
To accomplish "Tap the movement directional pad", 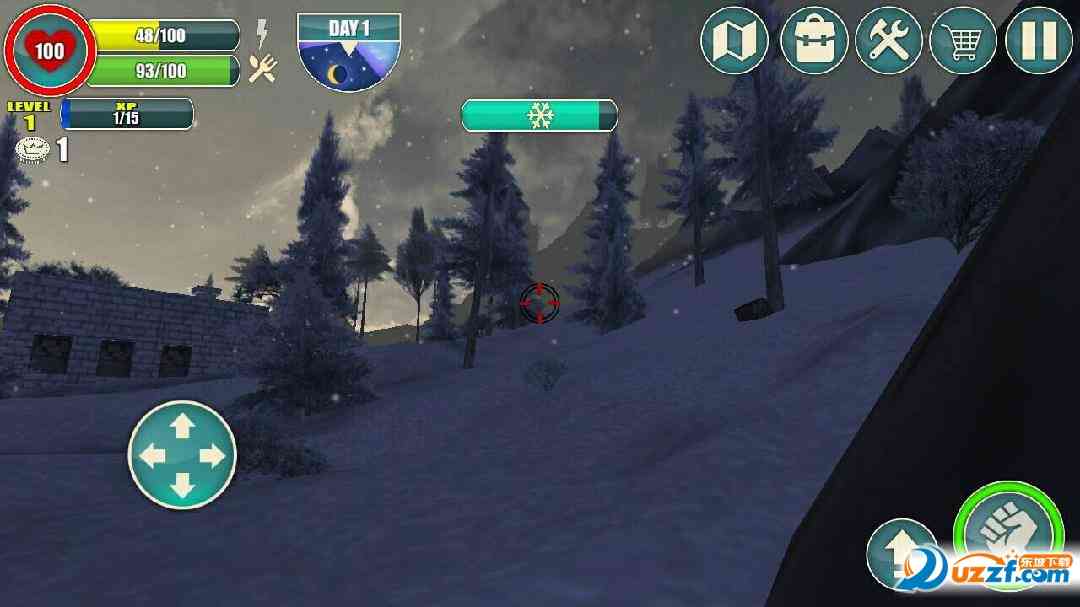I will coord(182,455).
